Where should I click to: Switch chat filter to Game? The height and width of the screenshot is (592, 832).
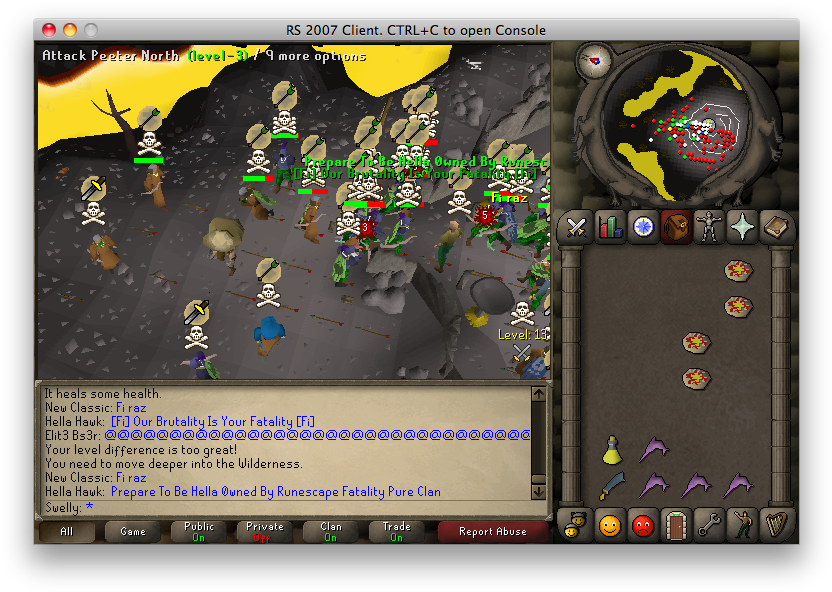pyautogui.click(x=133, y=532)
